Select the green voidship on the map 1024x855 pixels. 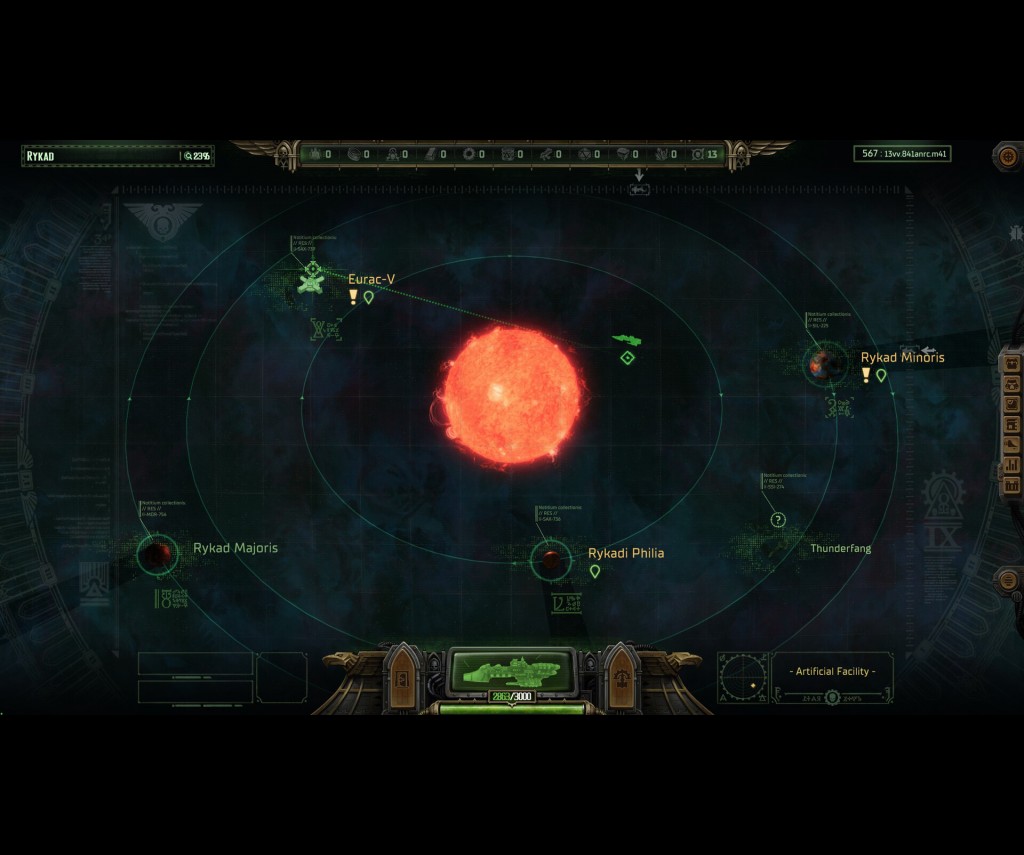(x=627, y=341)
